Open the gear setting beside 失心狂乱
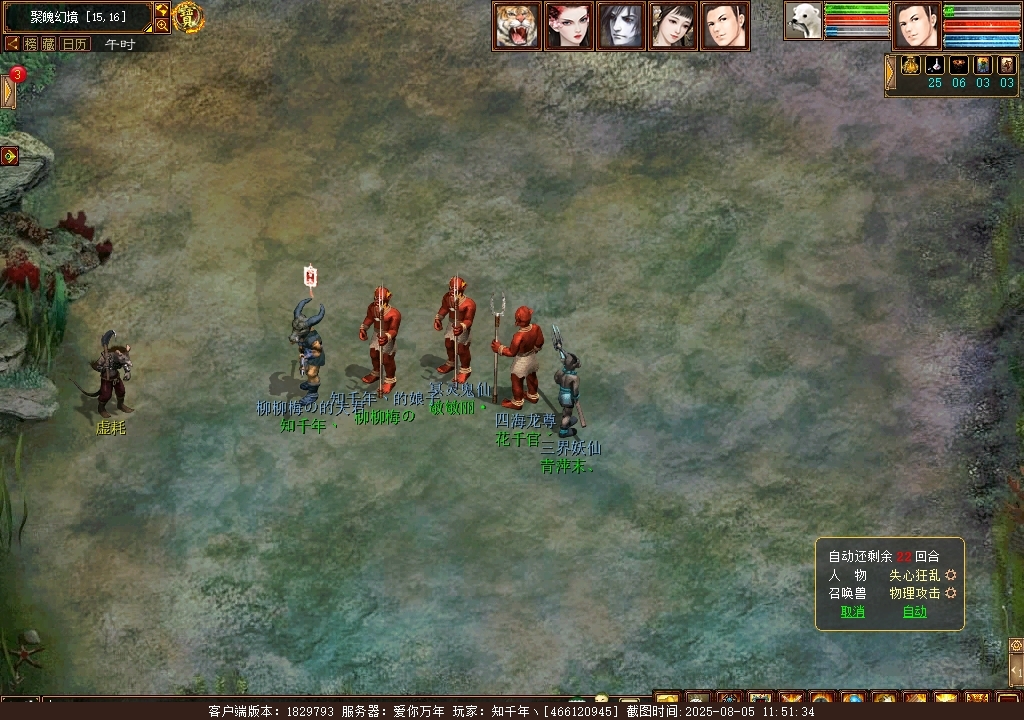This screenshot has width=1024, height=720. [x=951, y=575]
